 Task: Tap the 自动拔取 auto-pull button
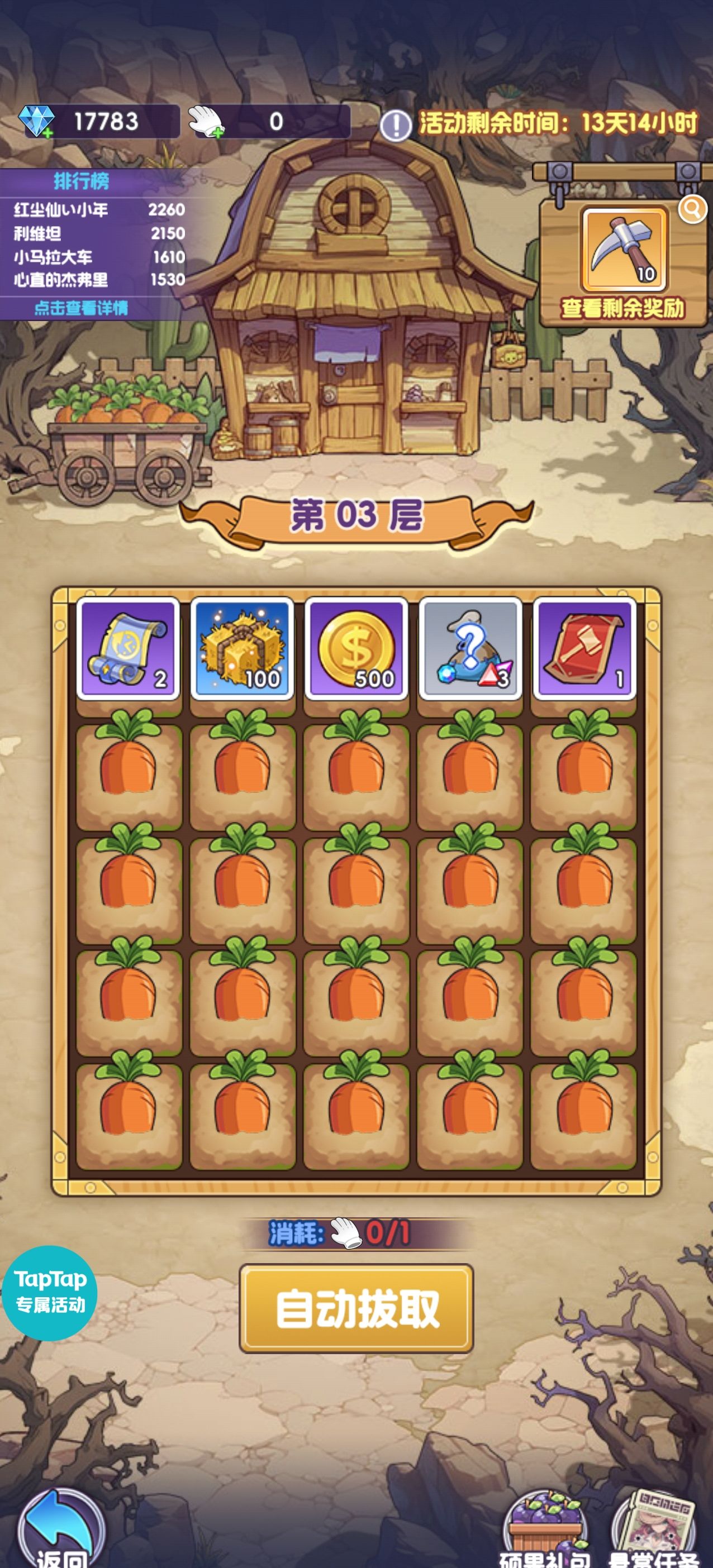click(356, 1308)
